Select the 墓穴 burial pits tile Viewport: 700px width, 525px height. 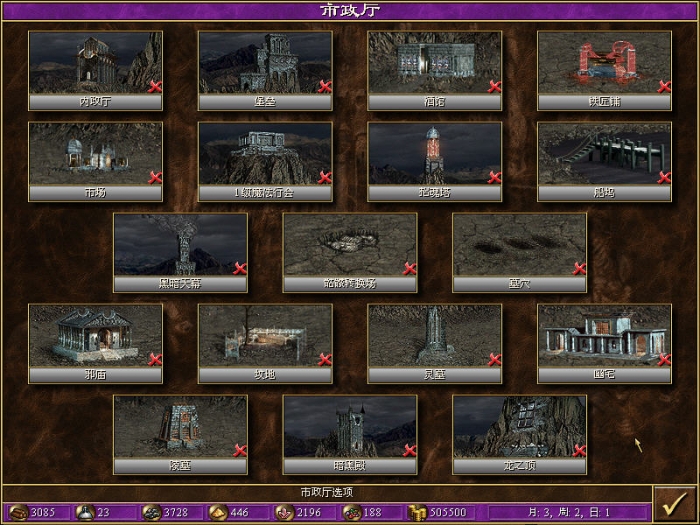coord(519,245)
